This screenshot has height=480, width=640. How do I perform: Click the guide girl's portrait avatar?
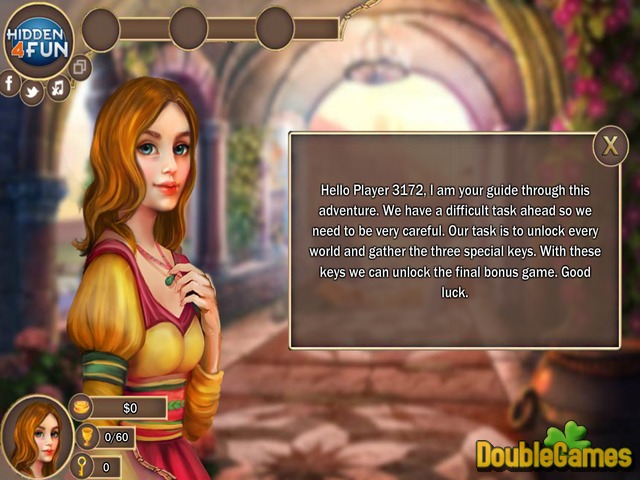click(36, 436)
